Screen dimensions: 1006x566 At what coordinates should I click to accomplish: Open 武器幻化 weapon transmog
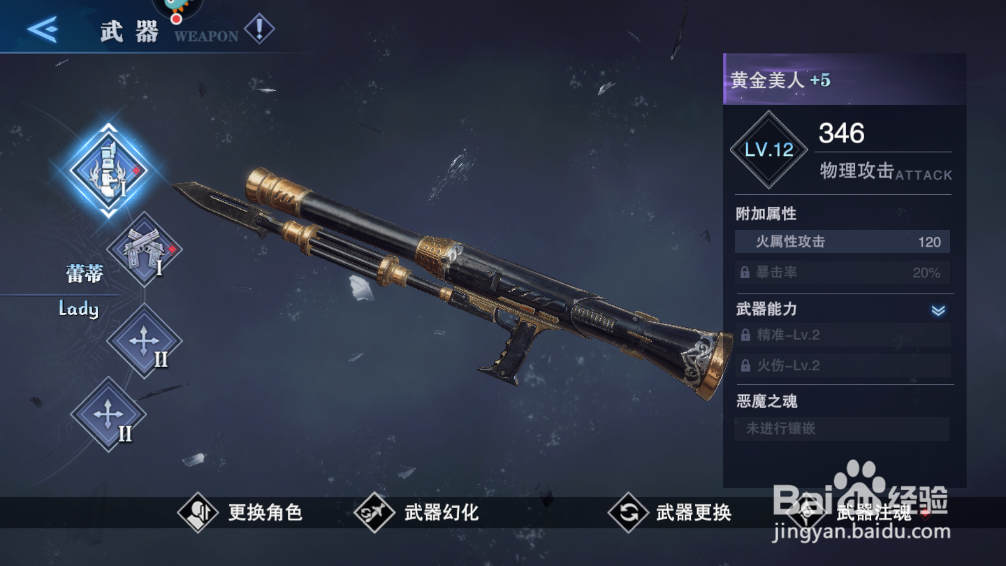[418, 513]
